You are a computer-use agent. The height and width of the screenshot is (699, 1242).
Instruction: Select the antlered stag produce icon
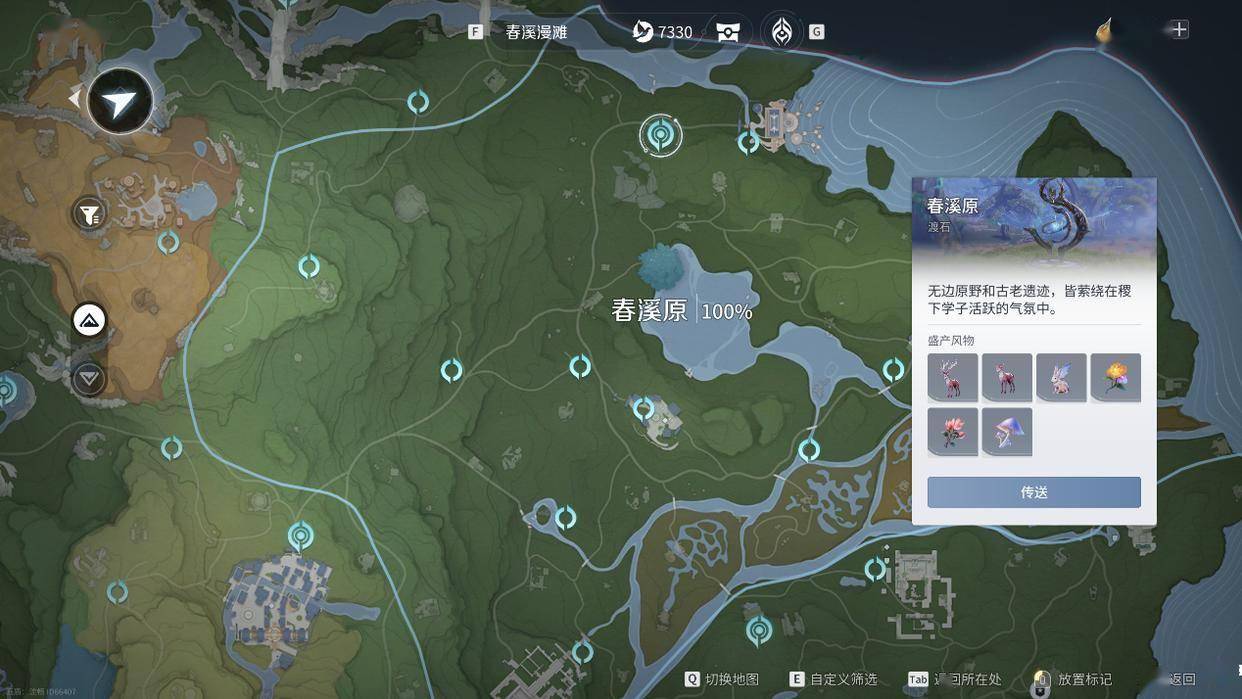pyautogui.click(x=952, y=378)
